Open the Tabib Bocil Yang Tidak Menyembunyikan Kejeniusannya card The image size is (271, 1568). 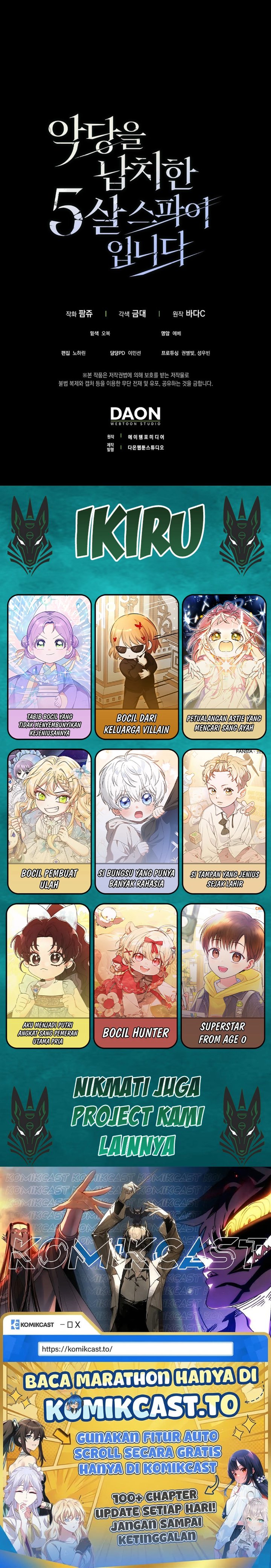coord(49,666)
